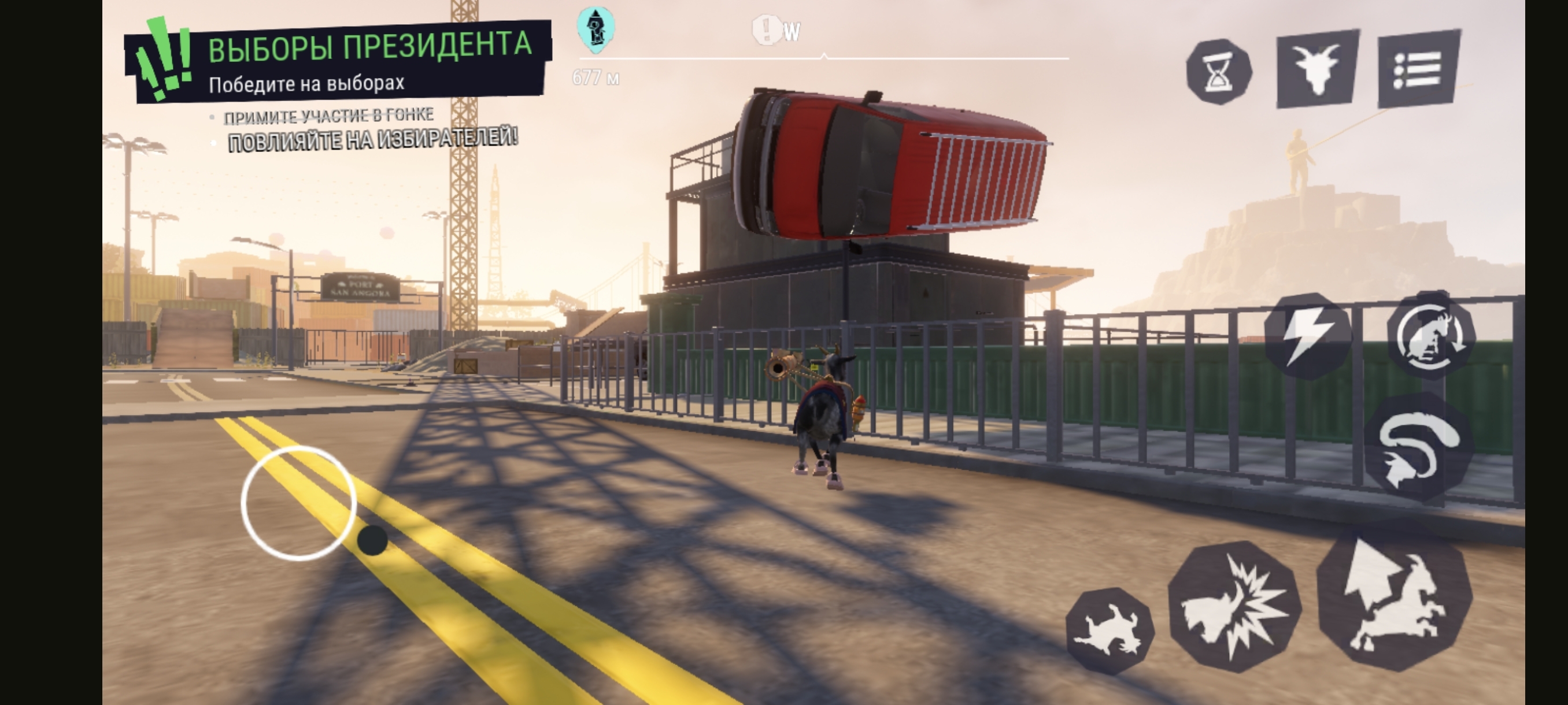Tap the hourglass slow-motion button

pos(1219,72)
